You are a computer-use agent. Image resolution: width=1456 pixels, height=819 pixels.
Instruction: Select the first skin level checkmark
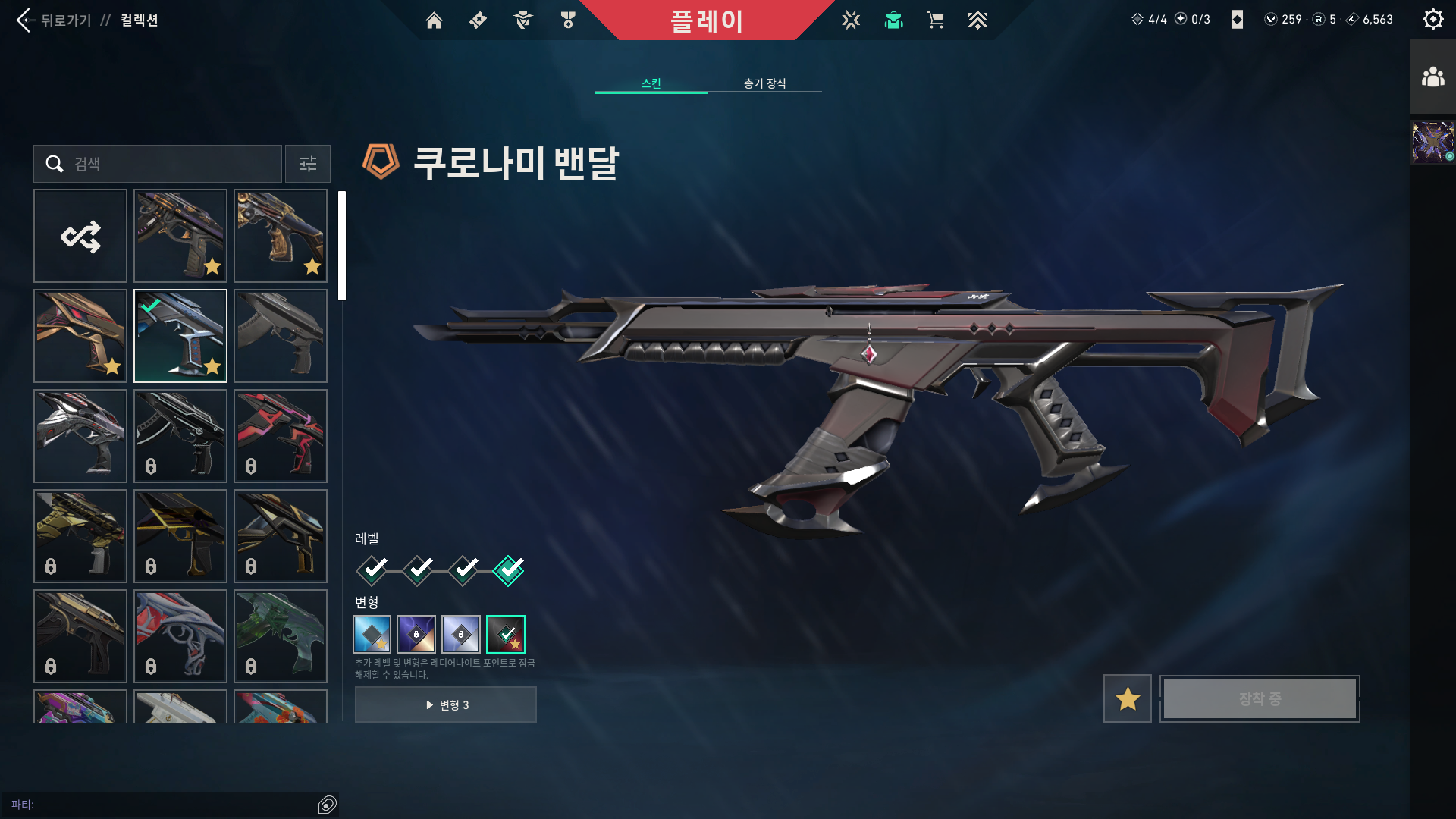pos(371,570)
